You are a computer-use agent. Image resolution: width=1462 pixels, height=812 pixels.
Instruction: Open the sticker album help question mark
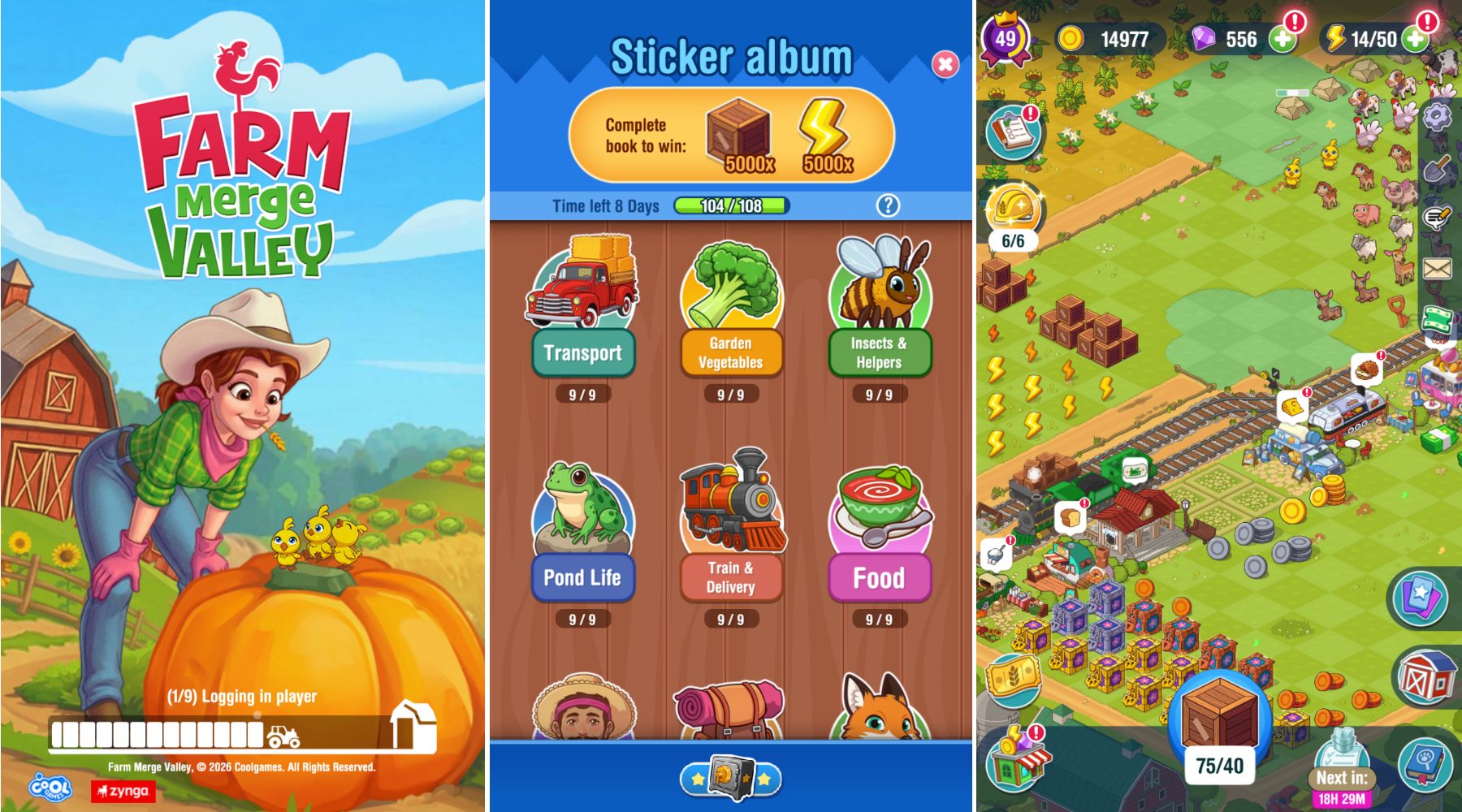(x=888, y=205)
